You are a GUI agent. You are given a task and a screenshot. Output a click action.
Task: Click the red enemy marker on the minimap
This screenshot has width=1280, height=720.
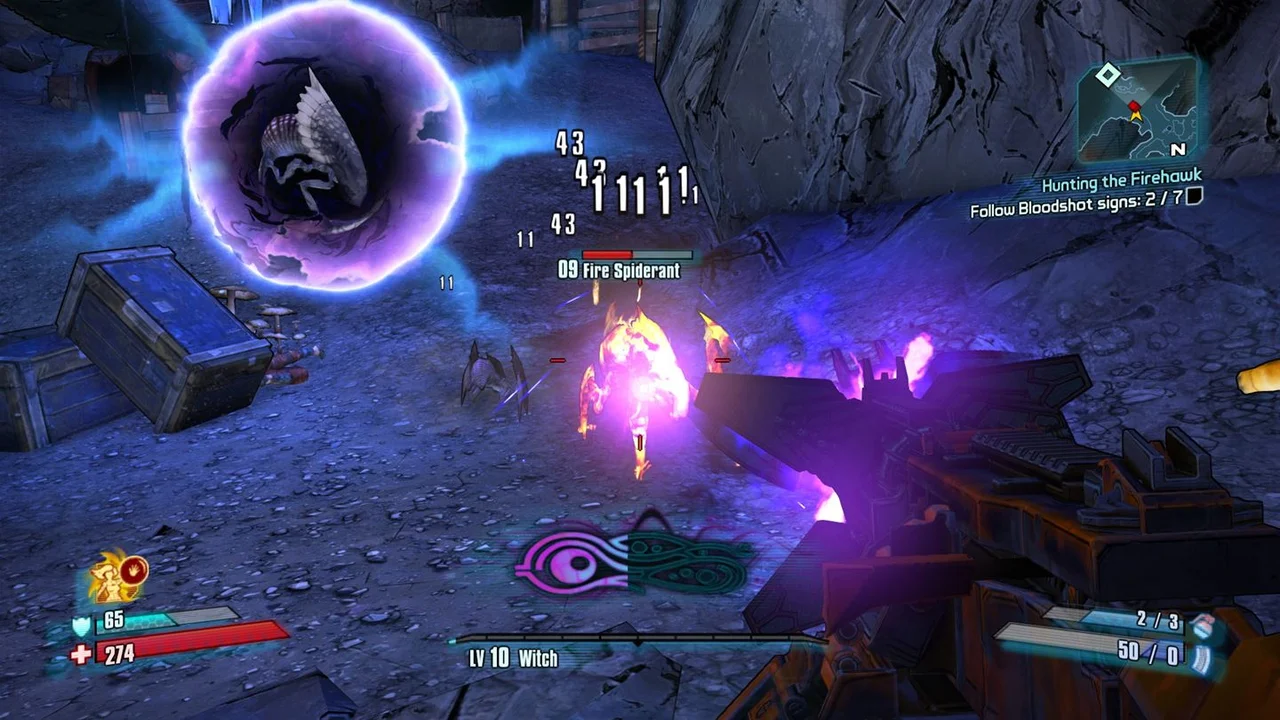click(1134, 106)
